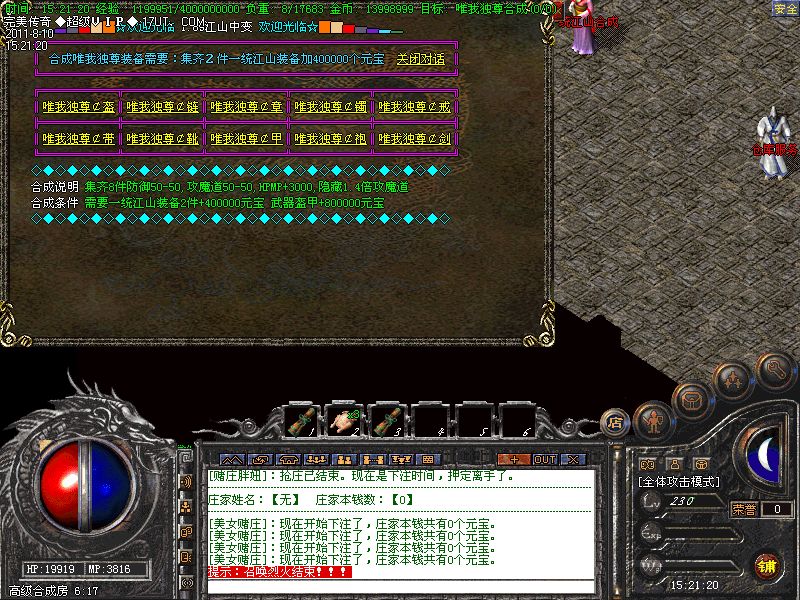Open the round 店 shop button

point(616,422)
